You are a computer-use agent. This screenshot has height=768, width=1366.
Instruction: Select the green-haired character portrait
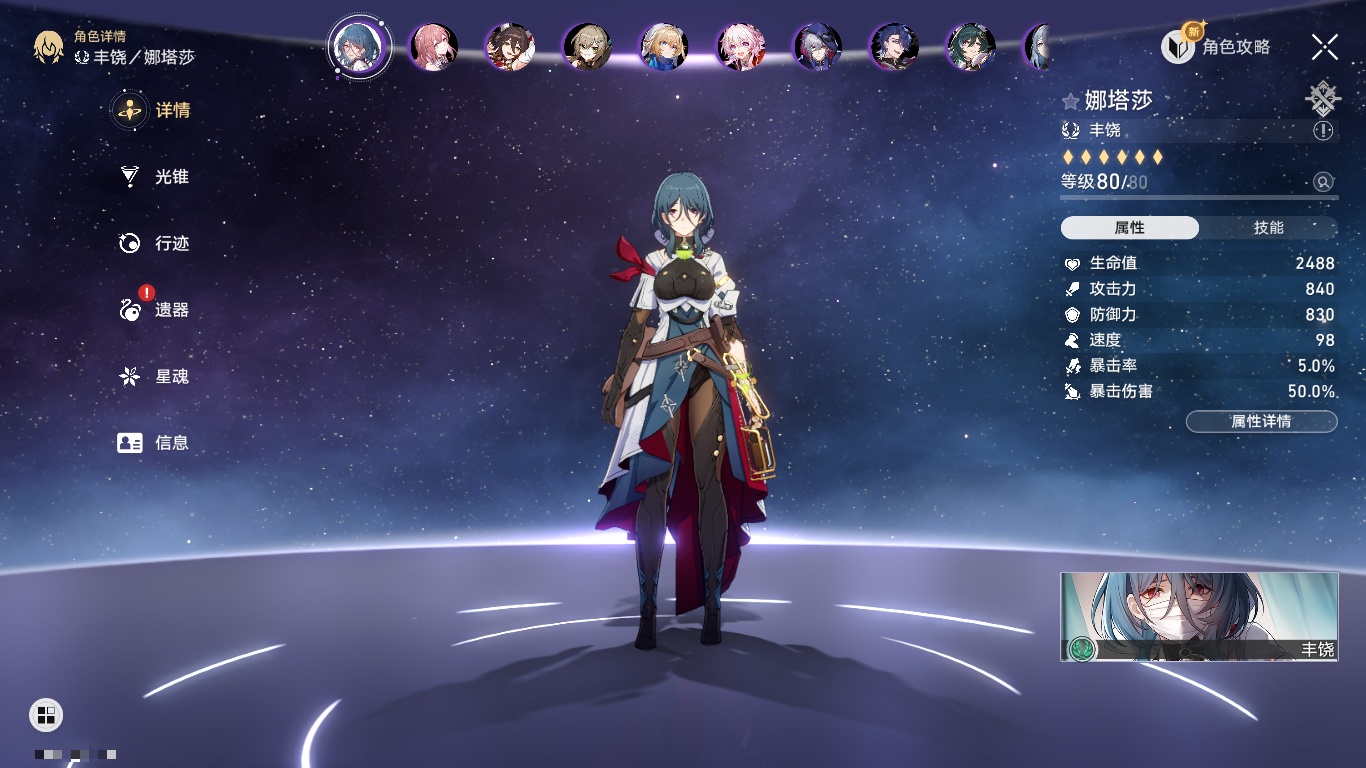click(970, 47)
